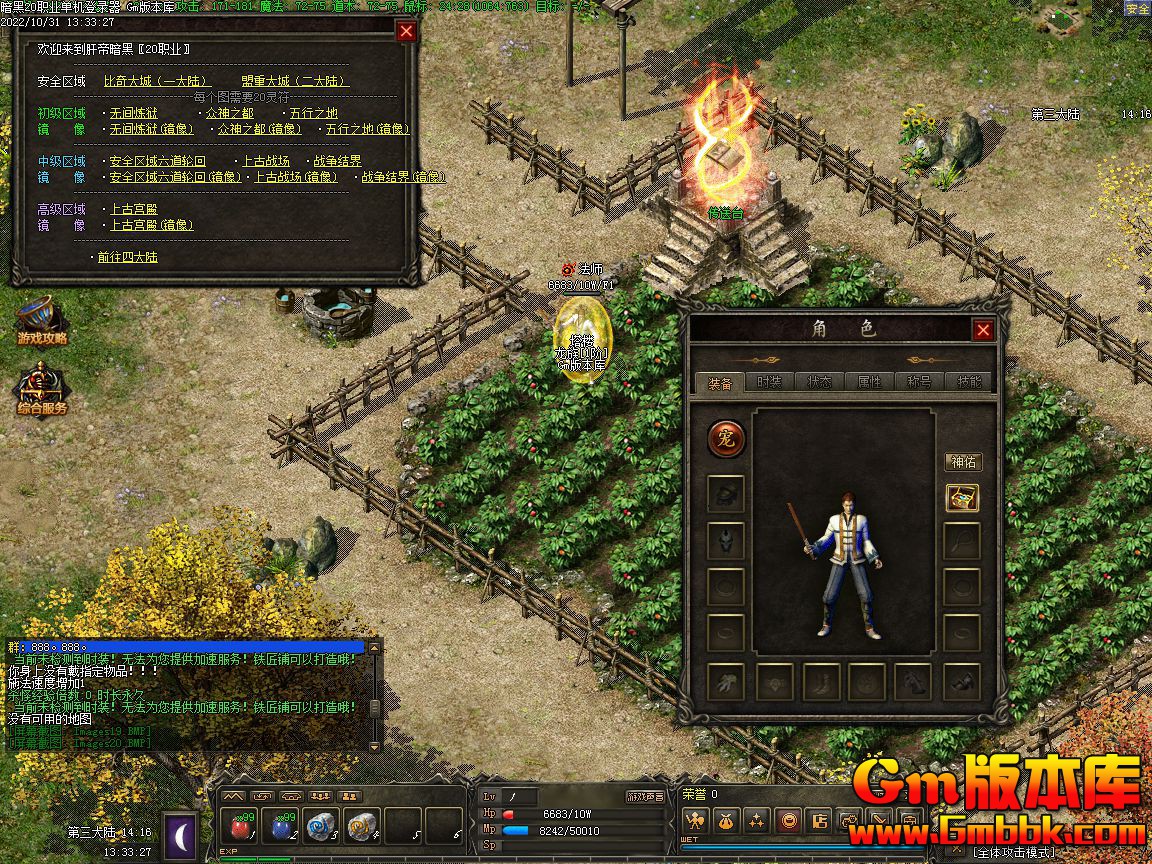Go to the 上古战场 mid-level zone
The height and width of the screenshot is (864, 1152).
click(265, 161)
